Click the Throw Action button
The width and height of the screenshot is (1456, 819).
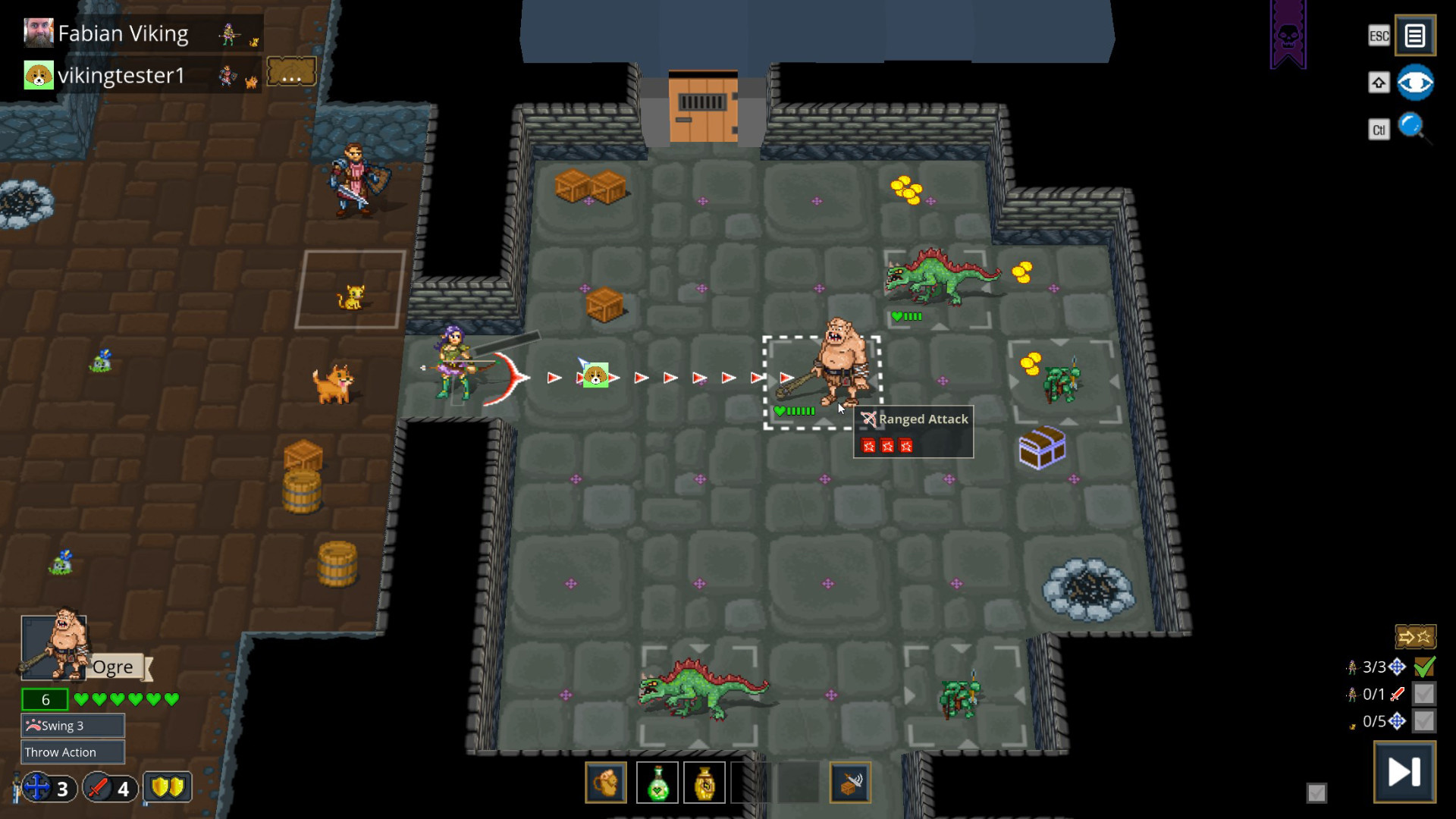72,752
